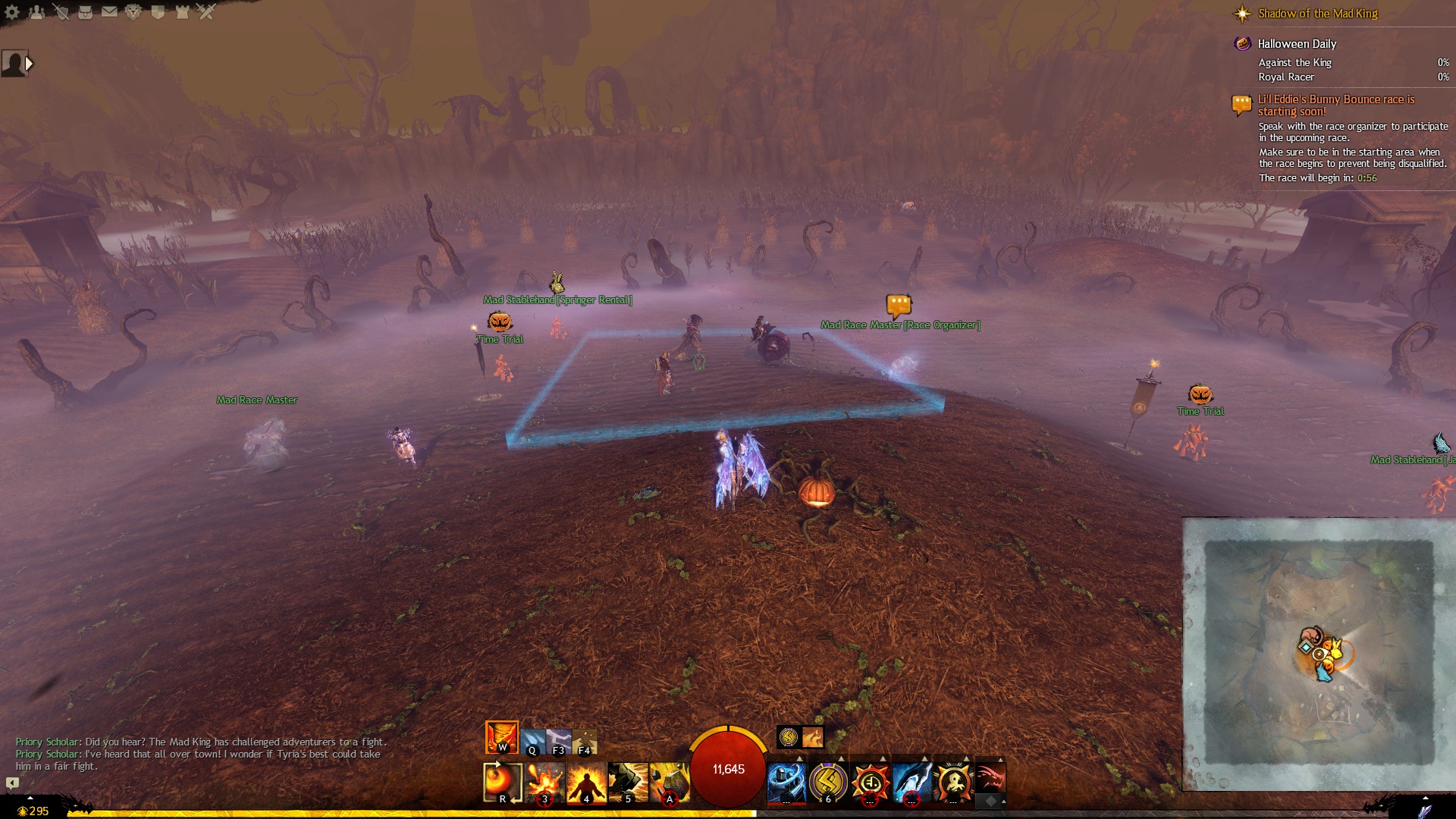Open the game menu gear icon

[12, 12]
